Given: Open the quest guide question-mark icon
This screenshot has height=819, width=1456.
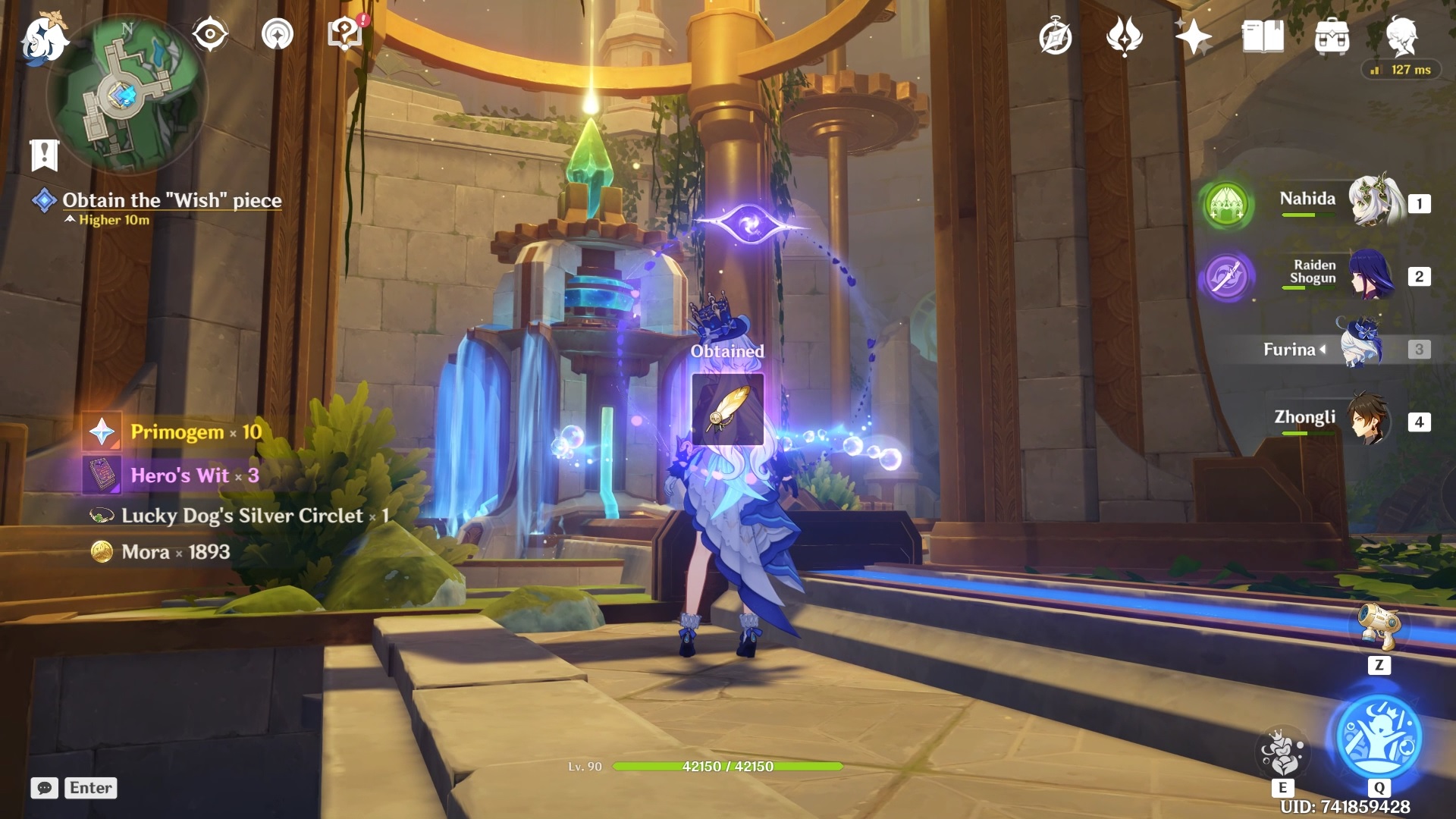Looking at the screenshot, I should point(344,34).
